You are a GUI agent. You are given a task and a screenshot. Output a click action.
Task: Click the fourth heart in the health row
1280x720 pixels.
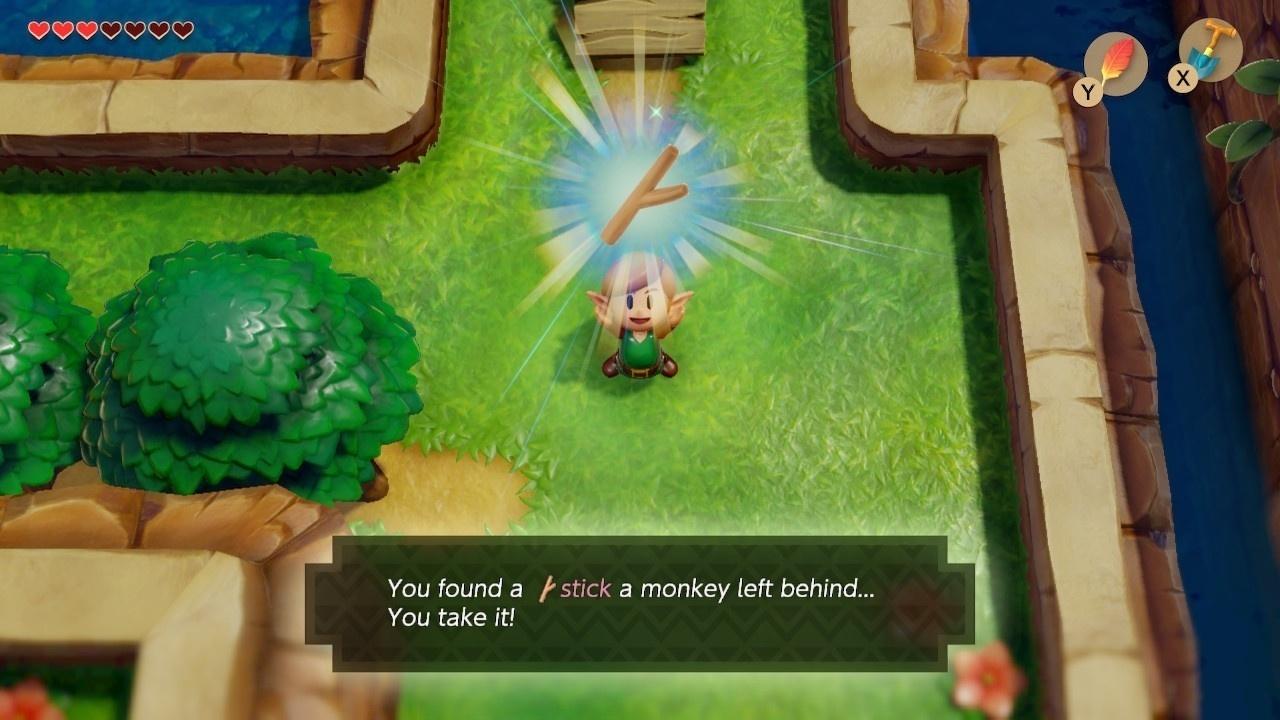[111, 29]
